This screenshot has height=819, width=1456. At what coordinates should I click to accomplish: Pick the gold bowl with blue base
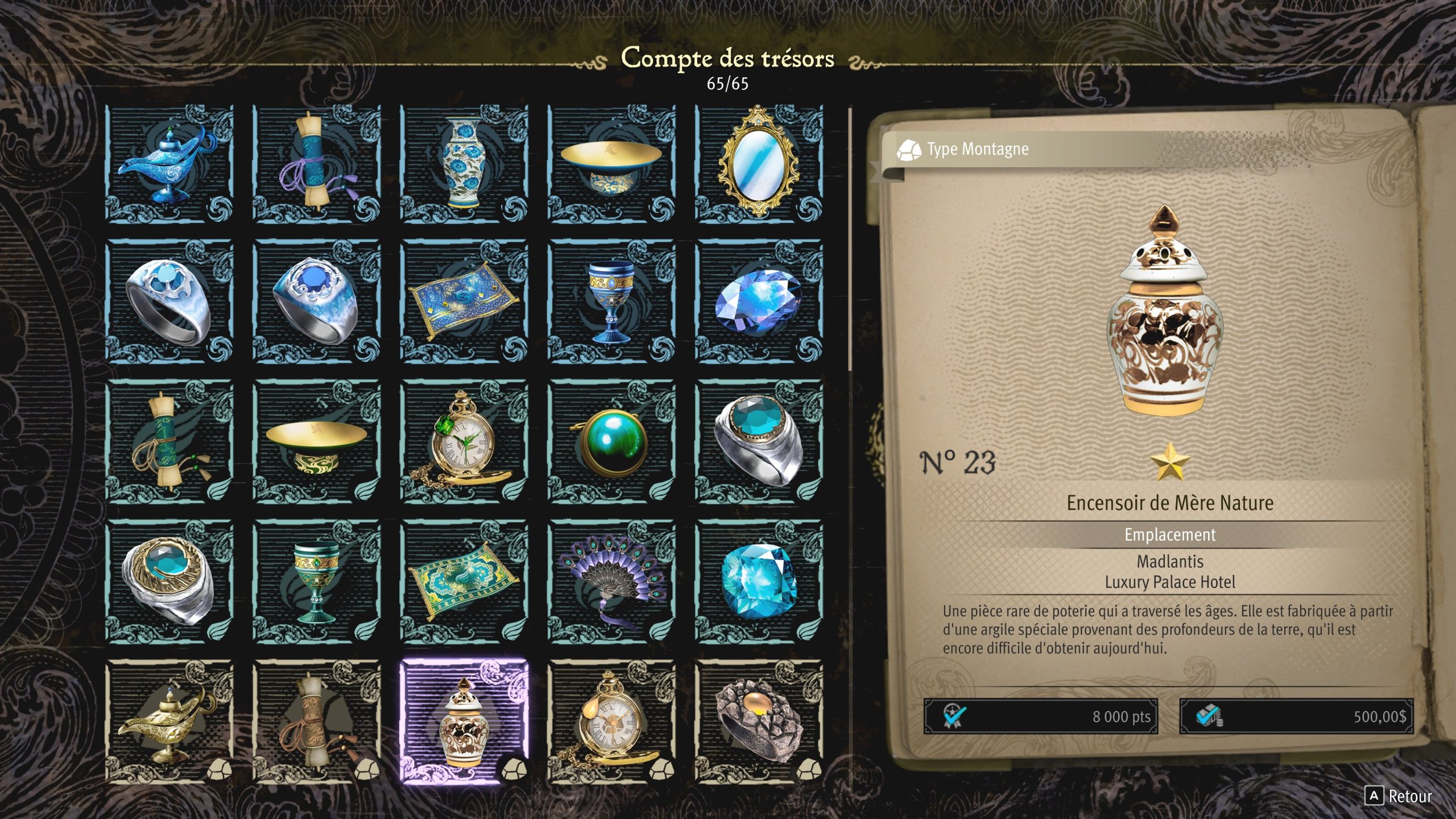click(611, 164)
